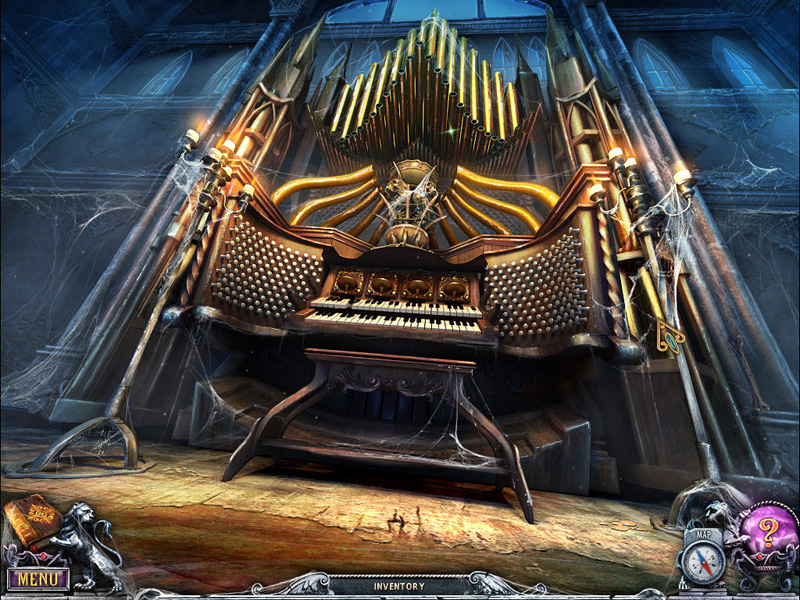Open the game Menu
This screenshot has height=600, width=800.
[37, 578]
